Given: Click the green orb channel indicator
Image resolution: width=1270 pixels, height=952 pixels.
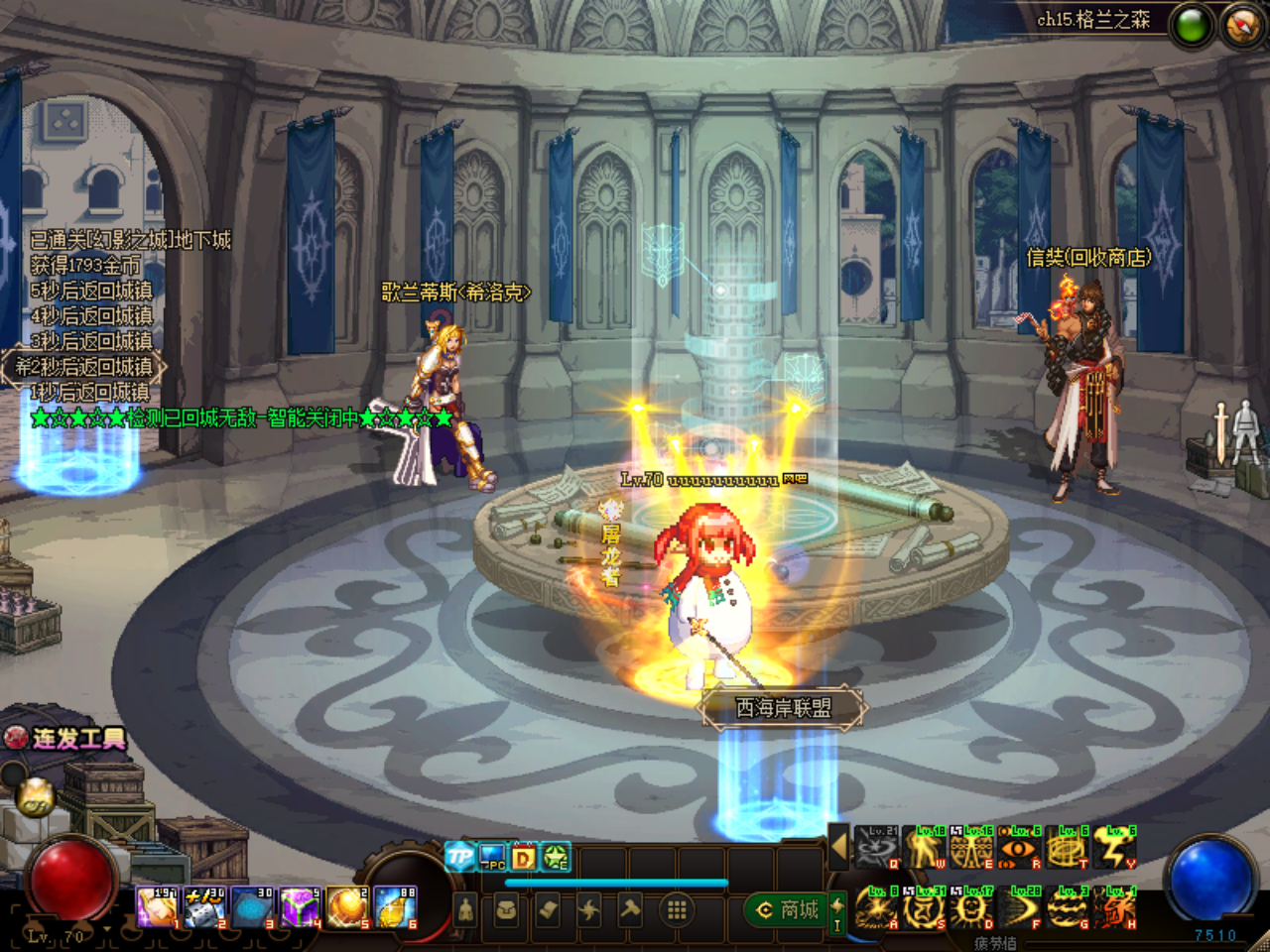Looking at the screenshot, I should (1191, 26).
